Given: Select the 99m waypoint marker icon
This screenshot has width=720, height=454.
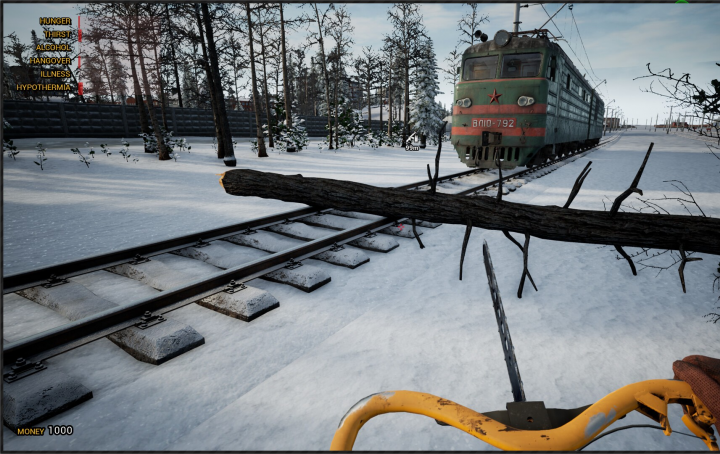Looking at the screenshot, I should (412, 138).
